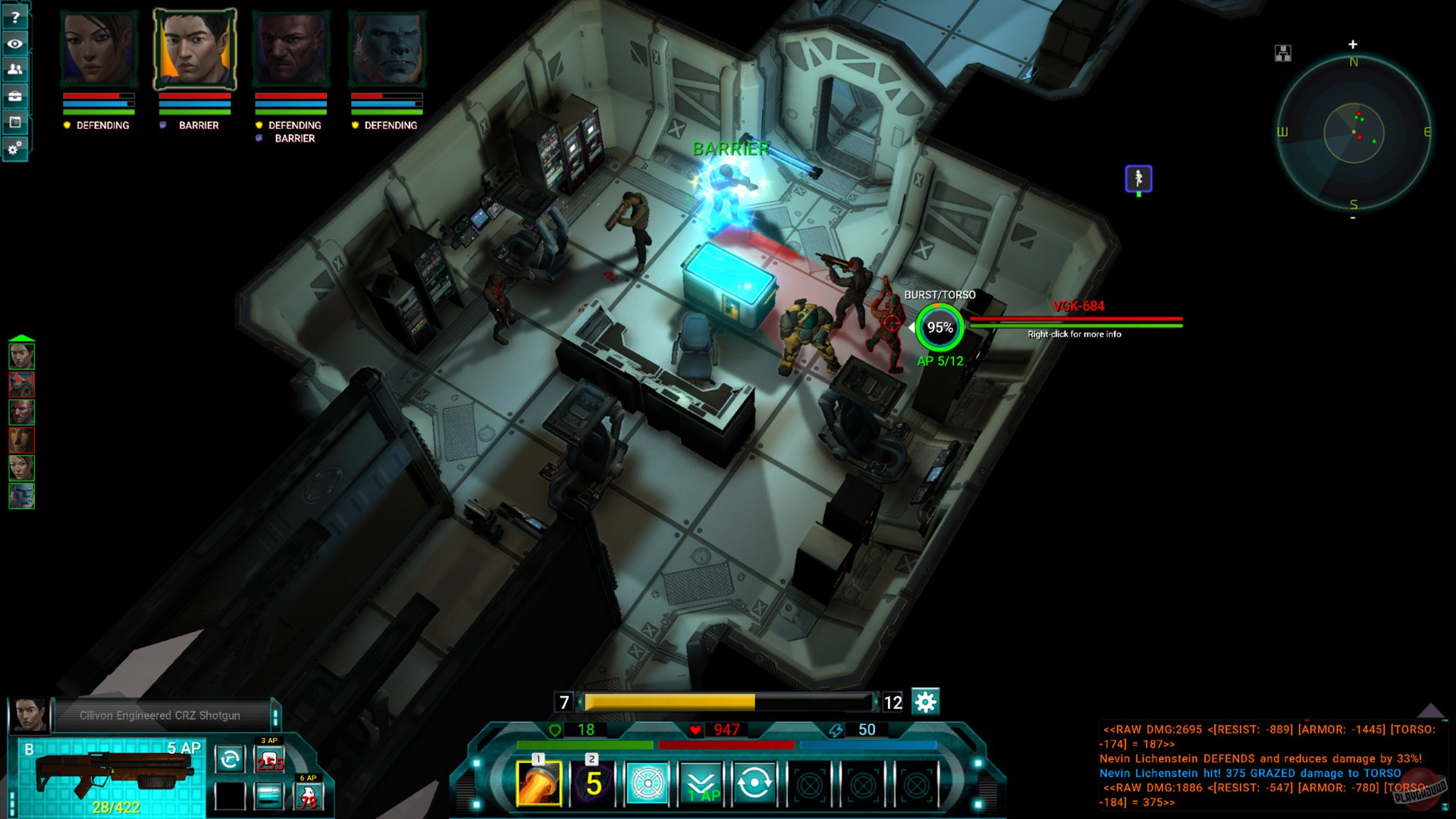1456x819 pixels.
Task: Open the ammo type selector below weapon swap
Action: [269, 796]
